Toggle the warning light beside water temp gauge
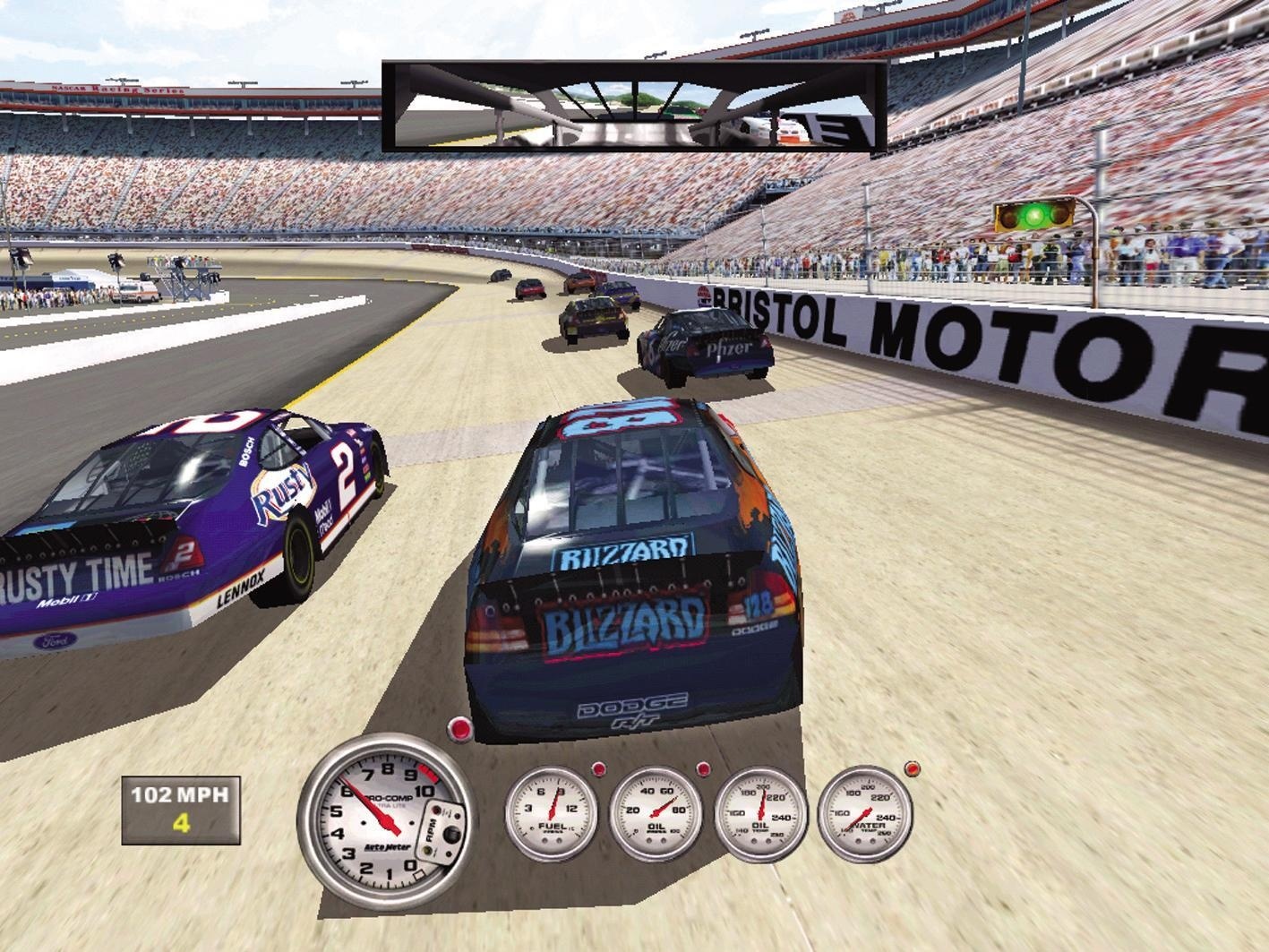Image resolution: width=1269 pixels, height=952 pixels. (913, 768)
